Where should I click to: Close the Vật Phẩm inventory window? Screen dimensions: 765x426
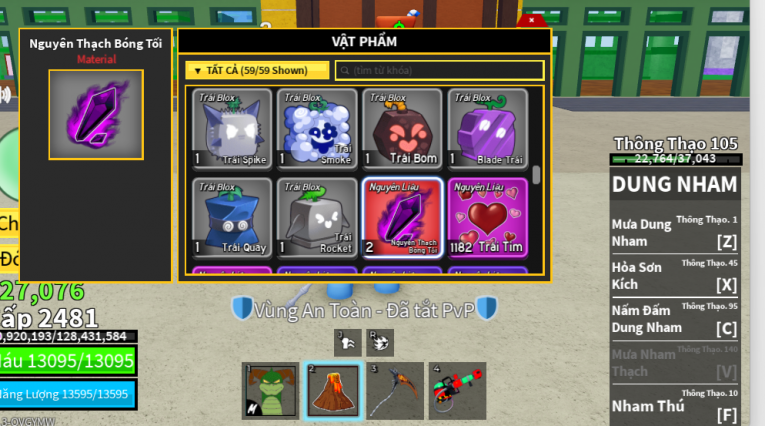[x=532, y=20]
